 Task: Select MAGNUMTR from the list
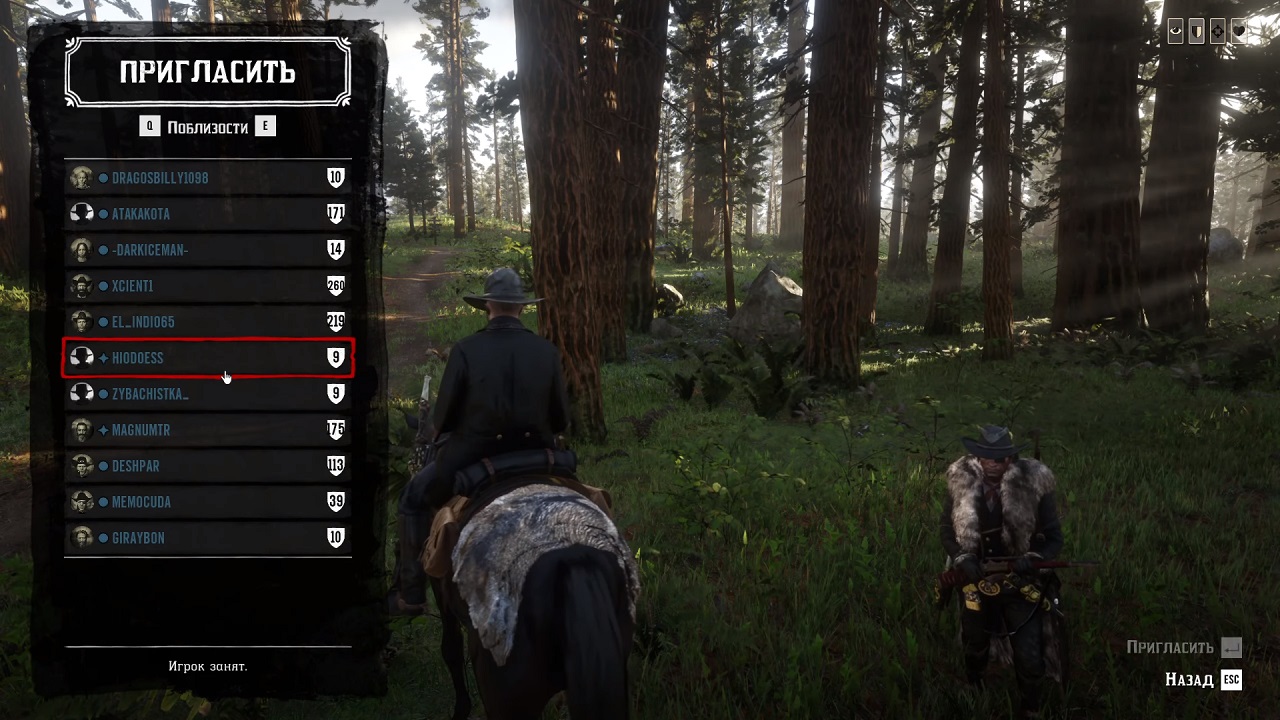(208, 430)
